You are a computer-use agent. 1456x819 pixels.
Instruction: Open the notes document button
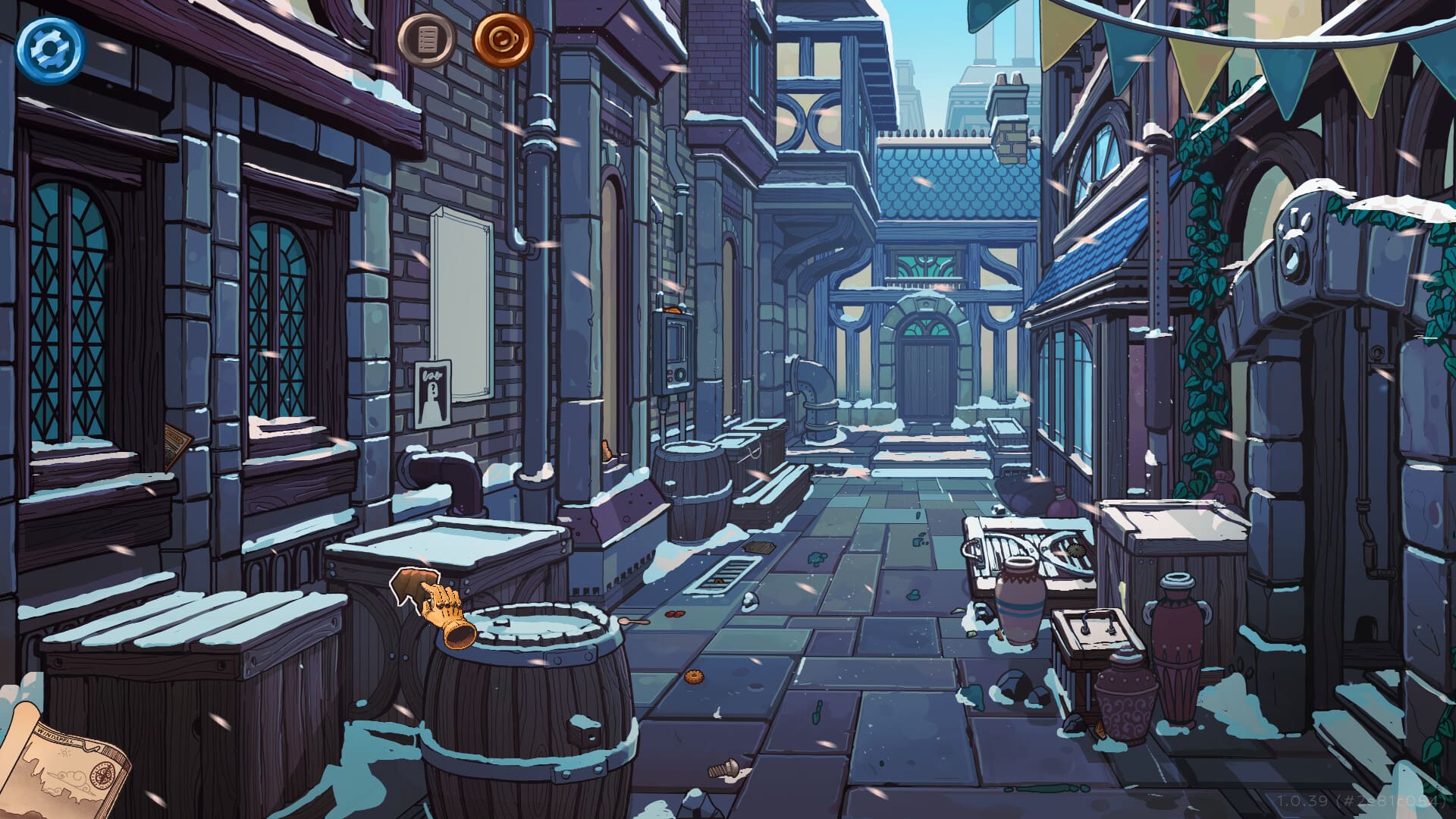(x=427, y=39)
